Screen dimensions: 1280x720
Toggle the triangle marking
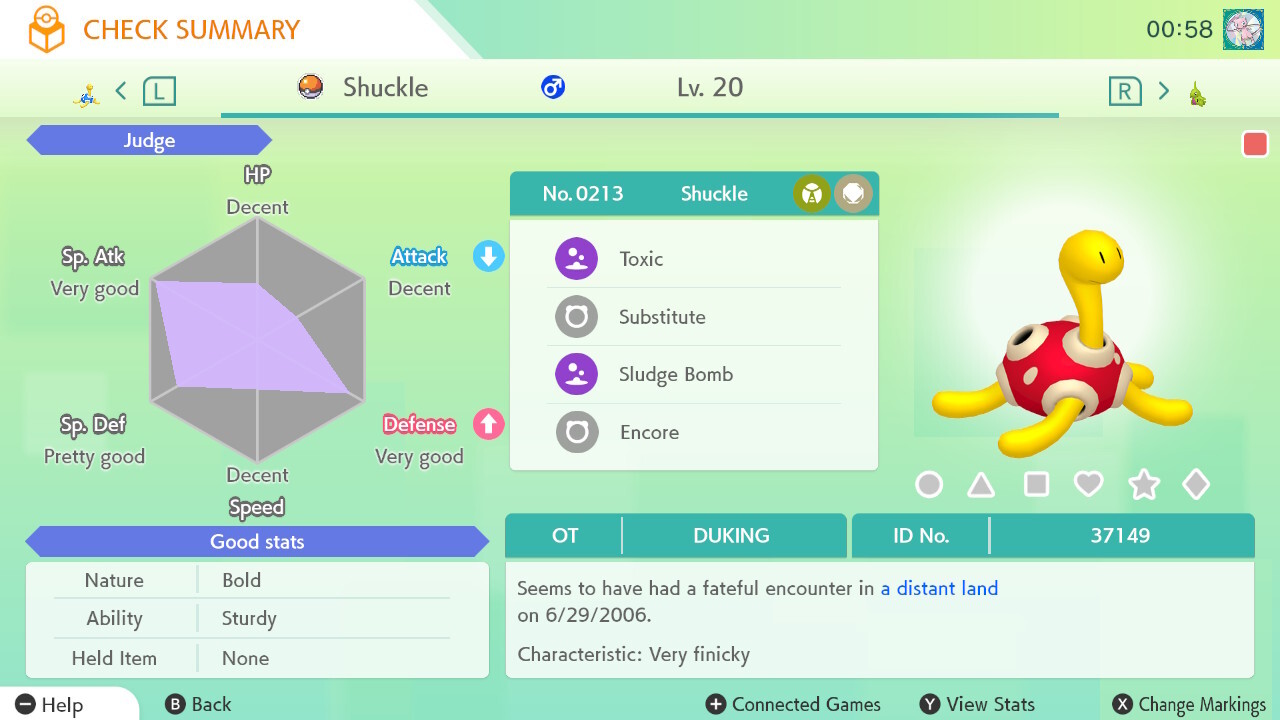pos(981,485)
